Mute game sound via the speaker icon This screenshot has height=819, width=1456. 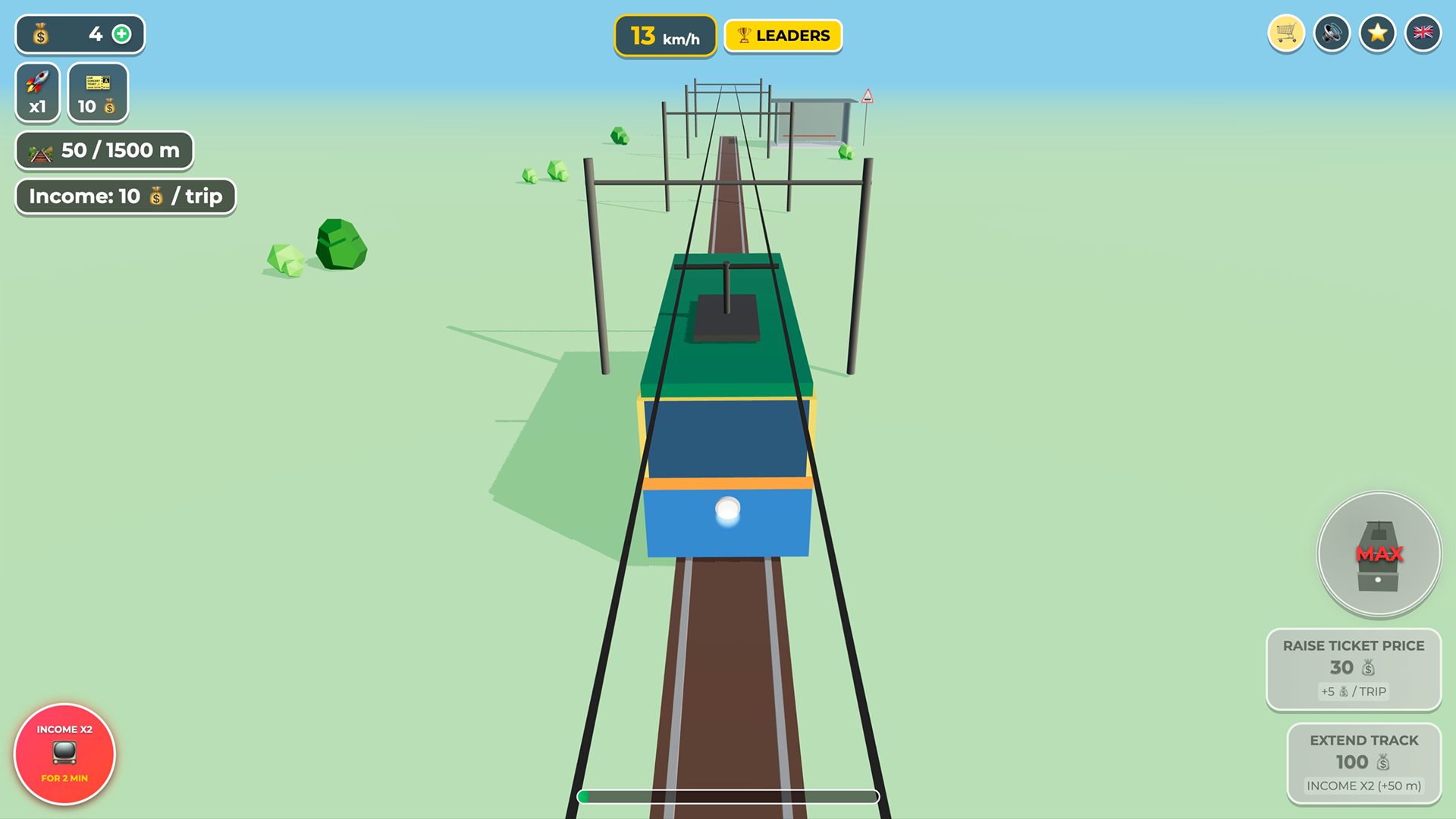click(x=1332, y=33)
